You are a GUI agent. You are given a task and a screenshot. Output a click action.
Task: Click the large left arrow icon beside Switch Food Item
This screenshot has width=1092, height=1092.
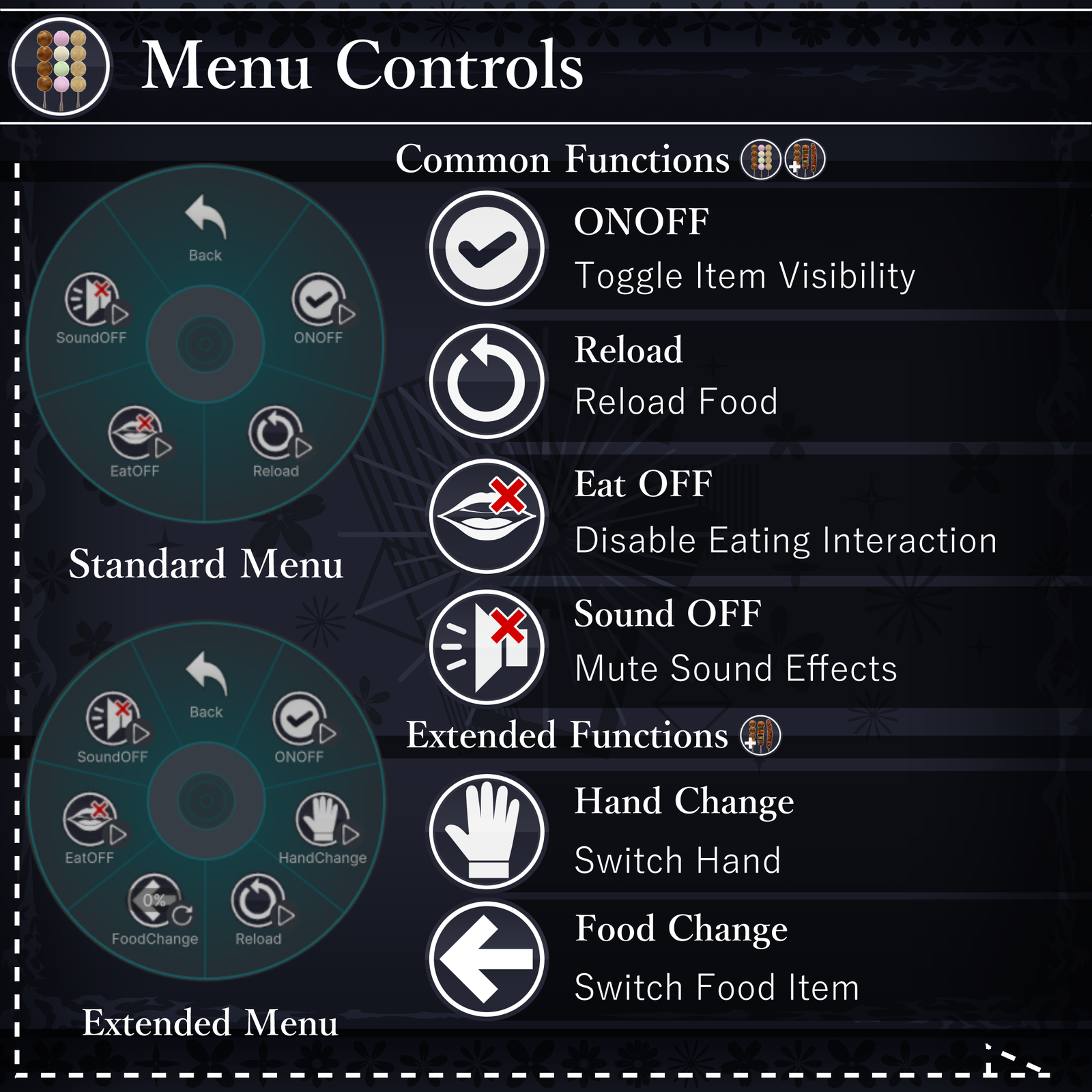click(487, 959)
